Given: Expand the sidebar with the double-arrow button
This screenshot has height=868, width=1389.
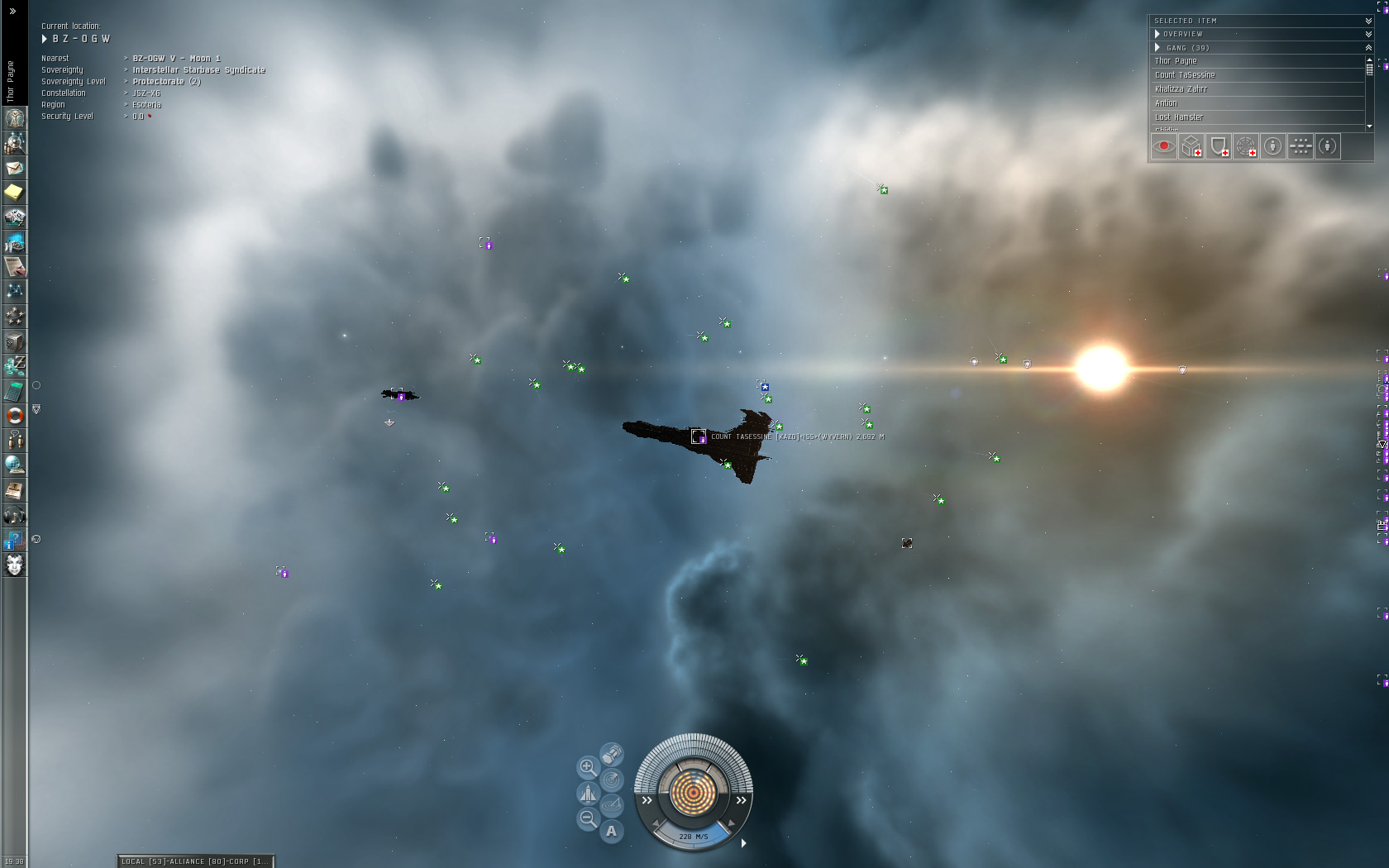Looking at the screenshot, I should (12, 12).
